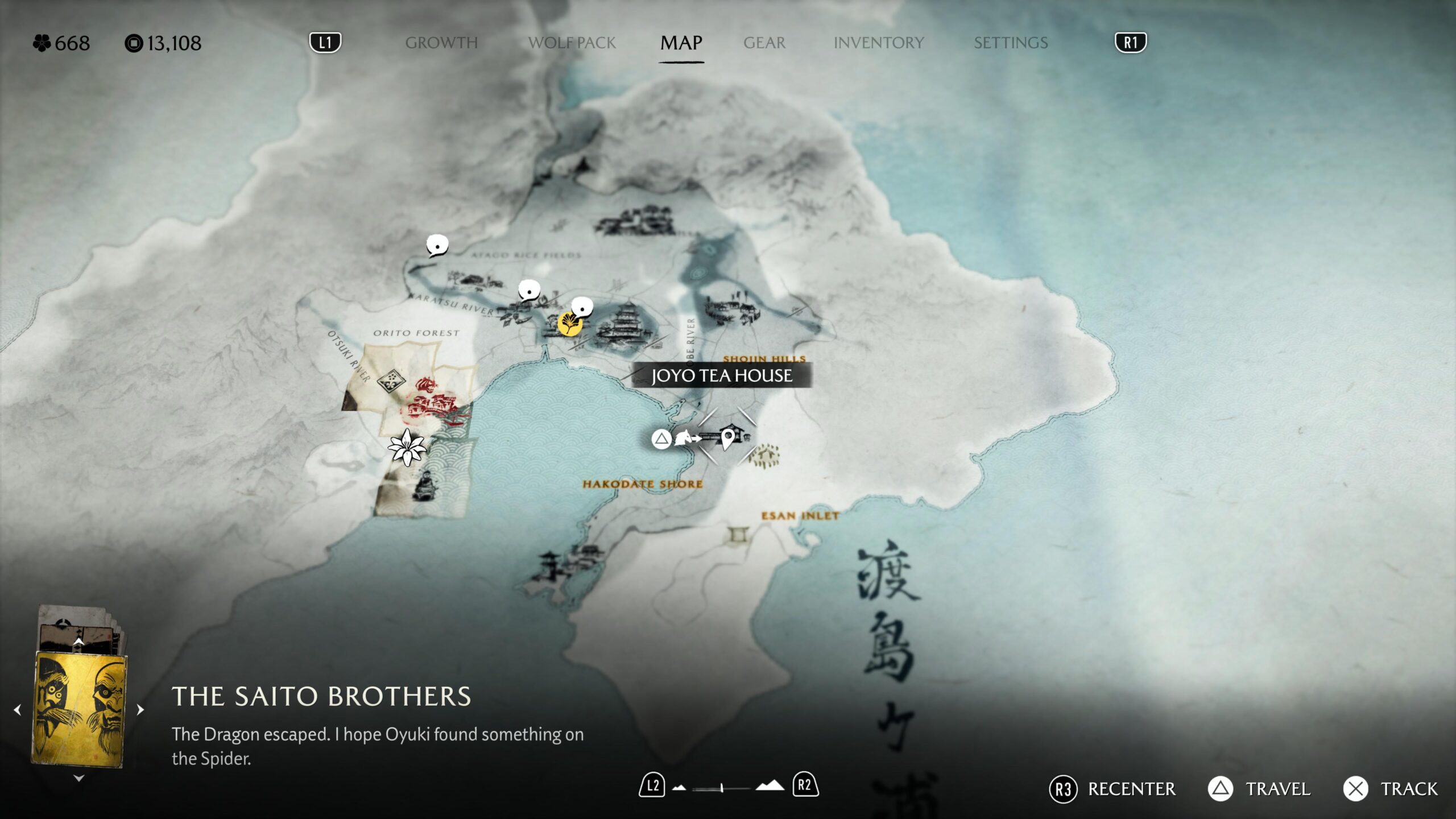Show the next quest card with right arrow
Screen dimensions: 1456x819
pyautogui.click(x=140, y=710)
